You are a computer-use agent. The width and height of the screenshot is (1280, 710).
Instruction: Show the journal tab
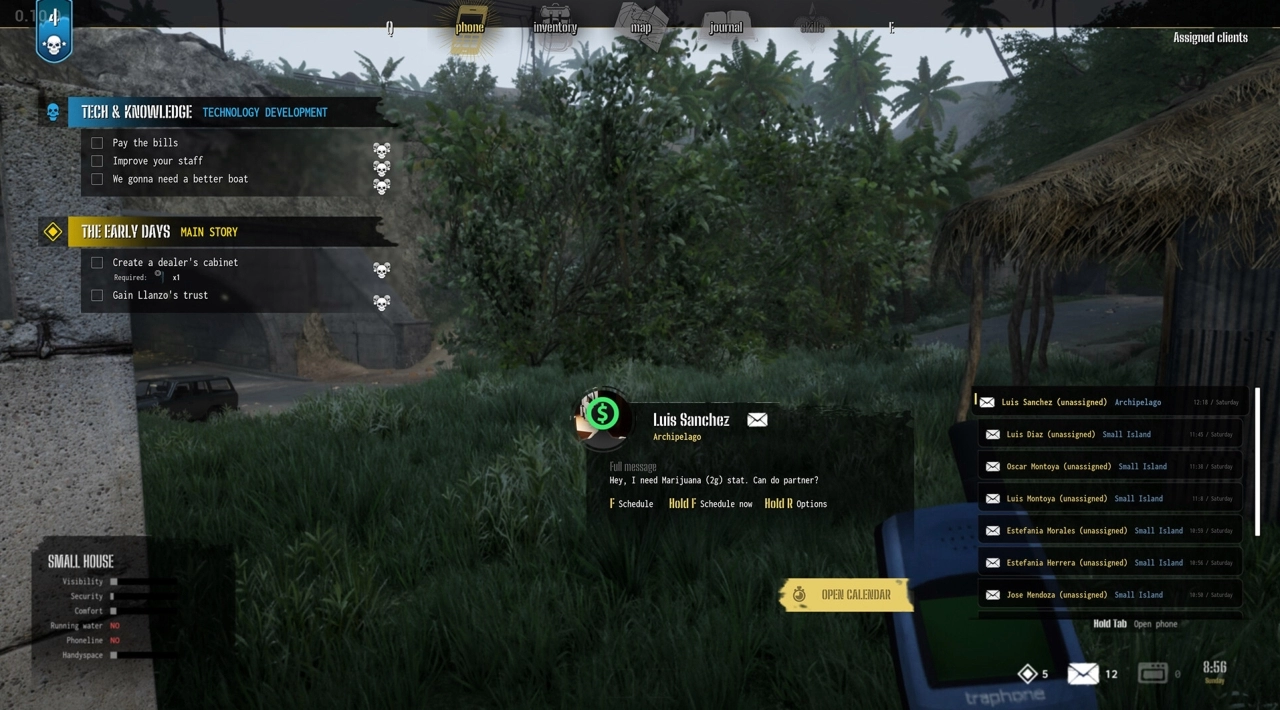coord(726,26)
